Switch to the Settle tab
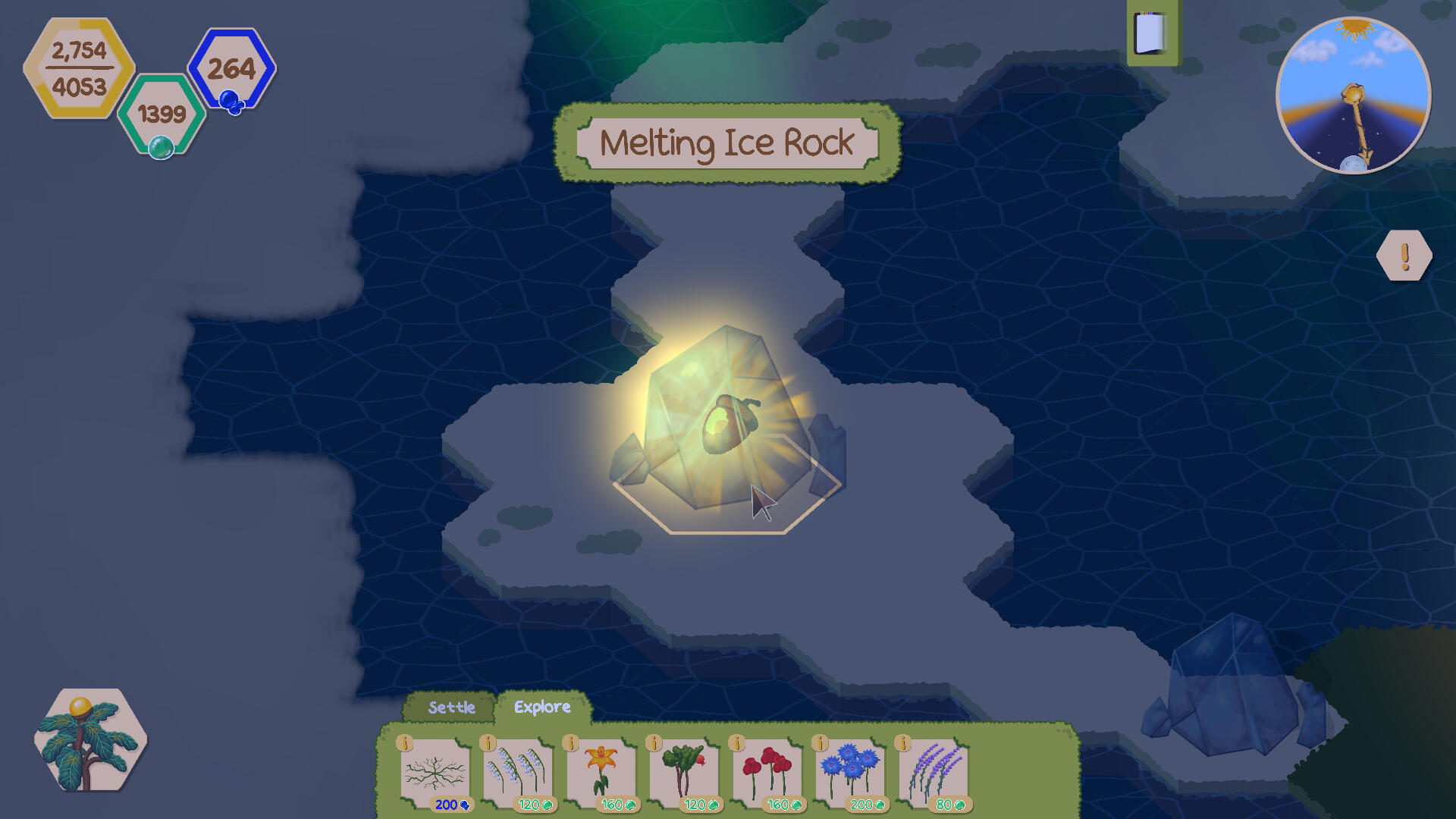Image resolution: width=1456 pixels, height=819 pixels. (451, 708)
